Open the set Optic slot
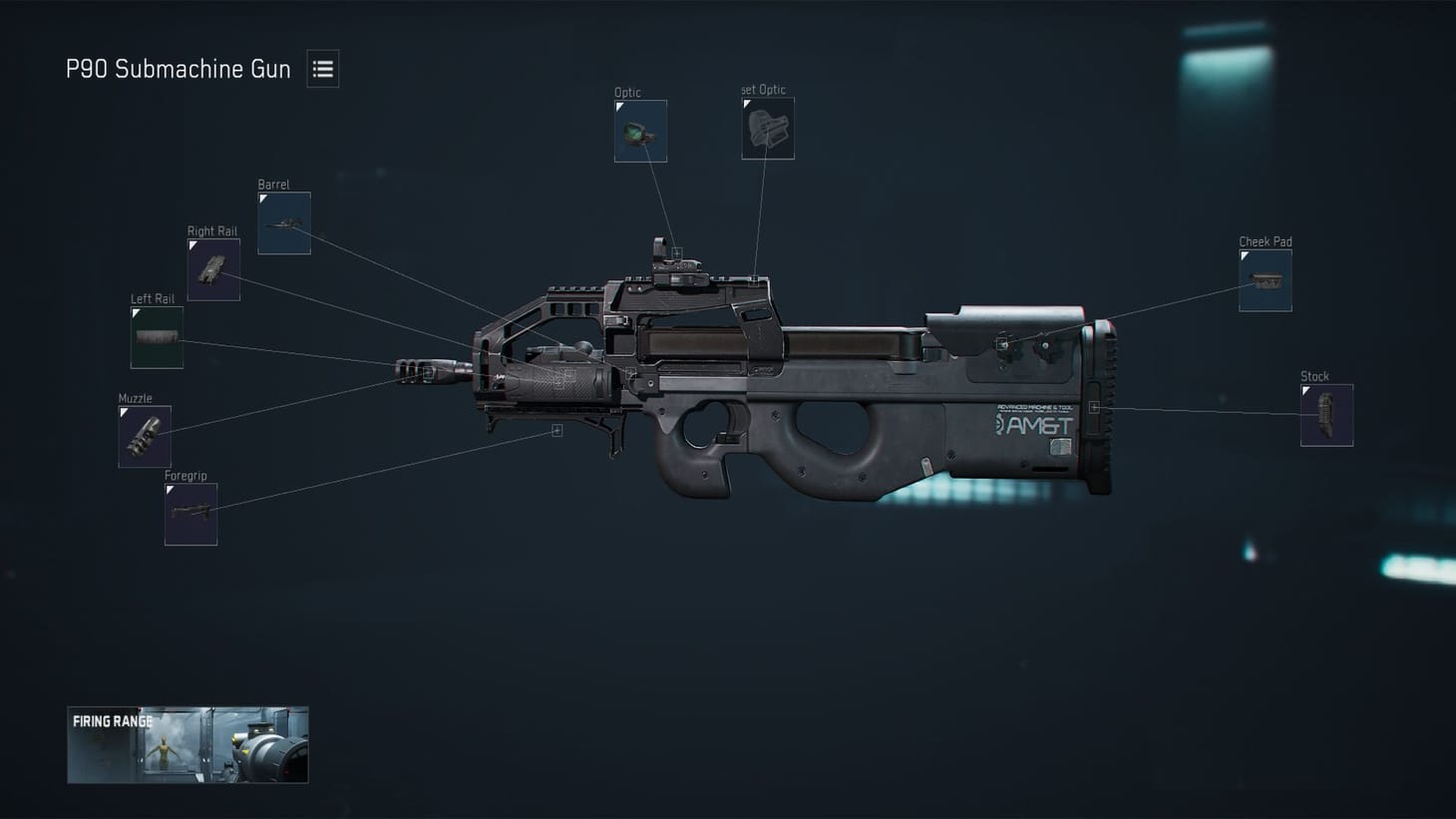The width and height of the screenshot is (1456, 819). 767,127
